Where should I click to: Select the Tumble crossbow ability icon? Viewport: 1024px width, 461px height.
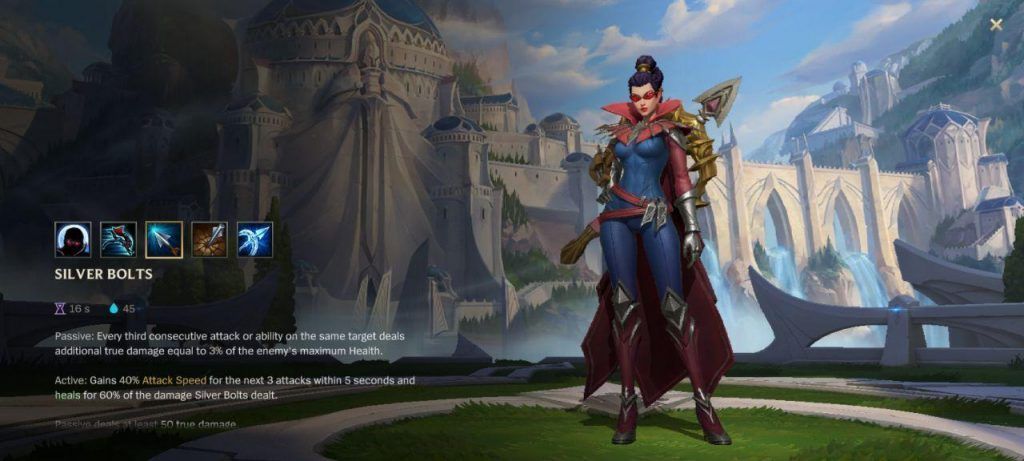coord(118,240)
